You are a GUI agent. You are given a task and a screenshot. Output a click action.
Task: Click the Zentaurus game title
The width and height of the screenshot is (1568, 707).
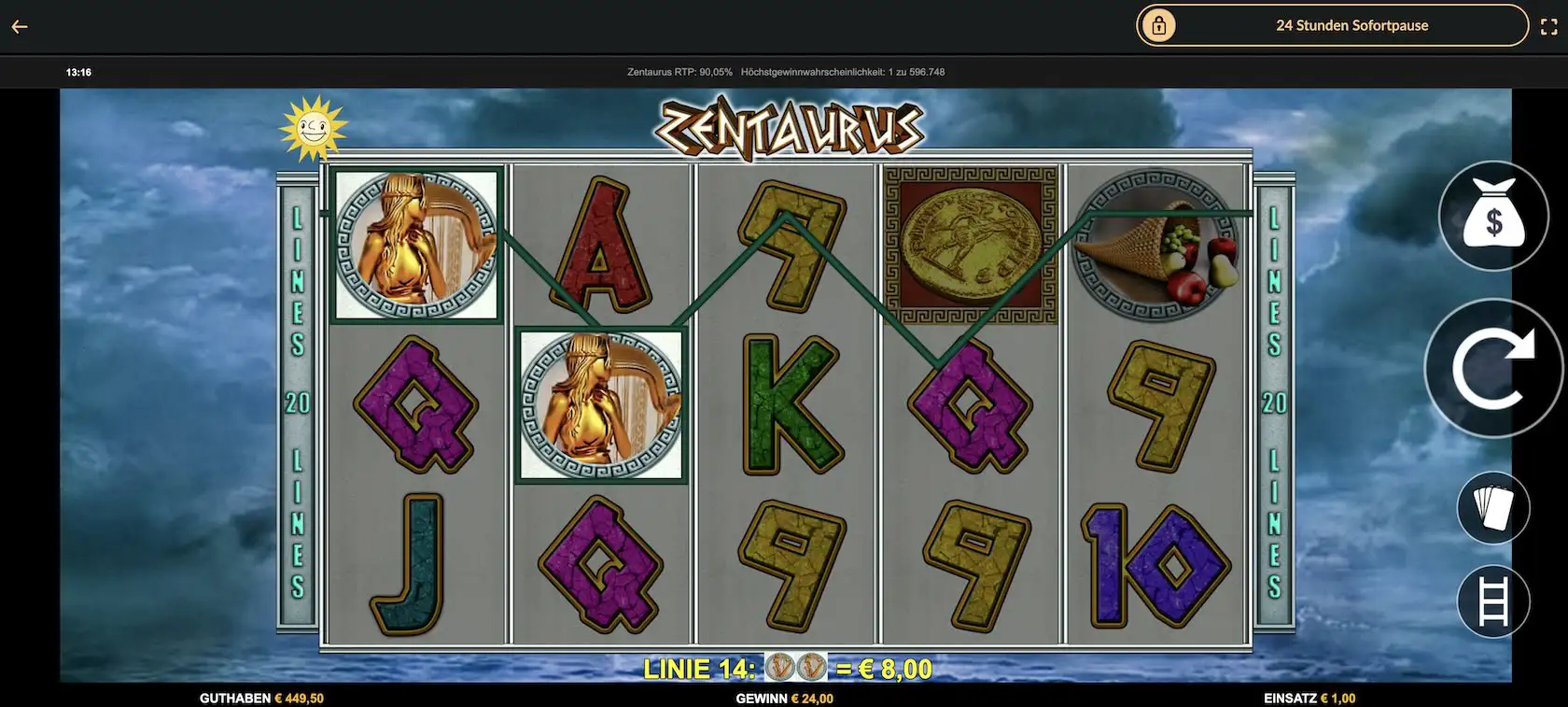(x=789, y=126)
